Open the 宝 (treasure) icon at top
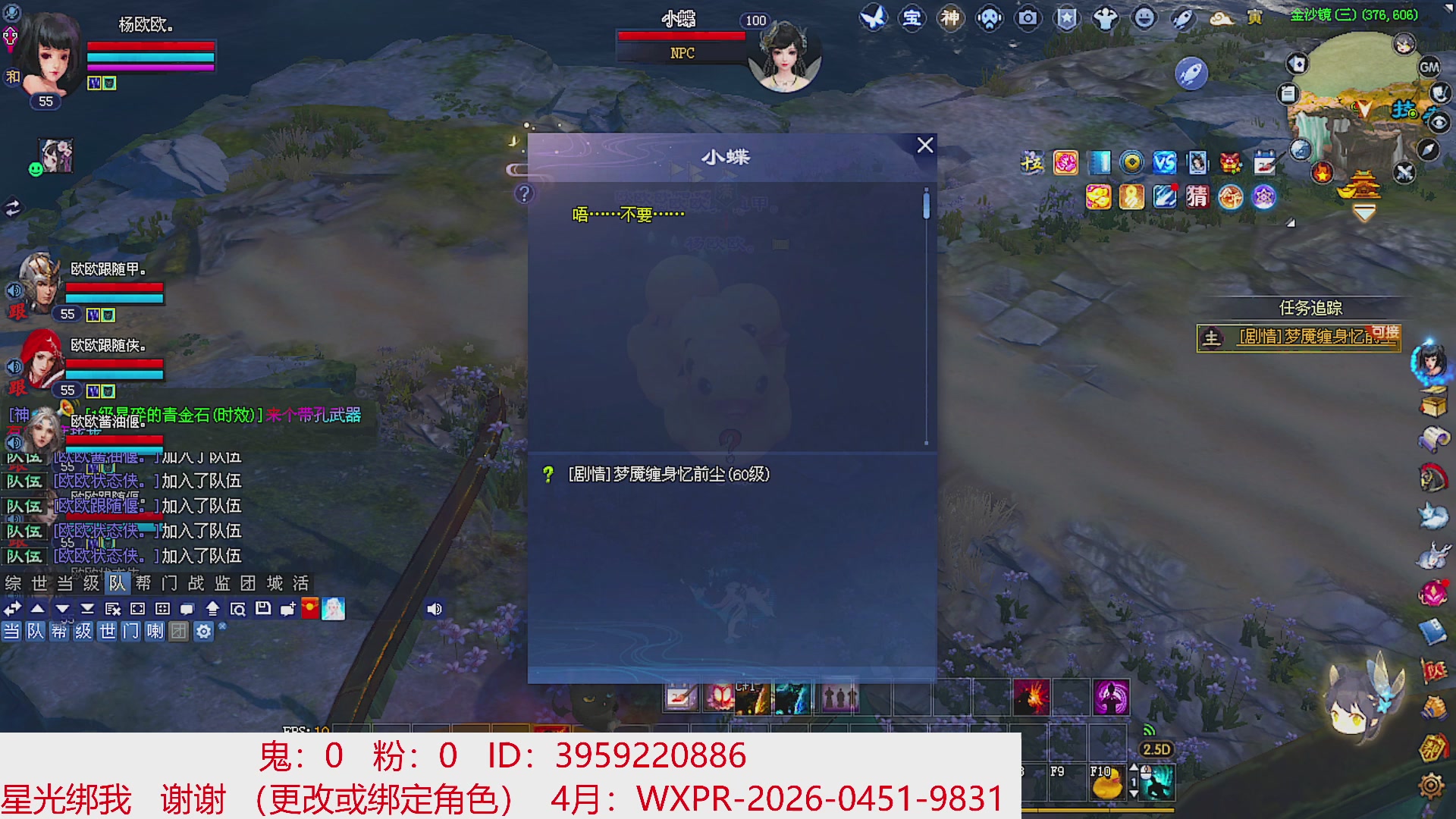Image resolution: width=1456 pixels, height=819 pixels. pos(911,19)
